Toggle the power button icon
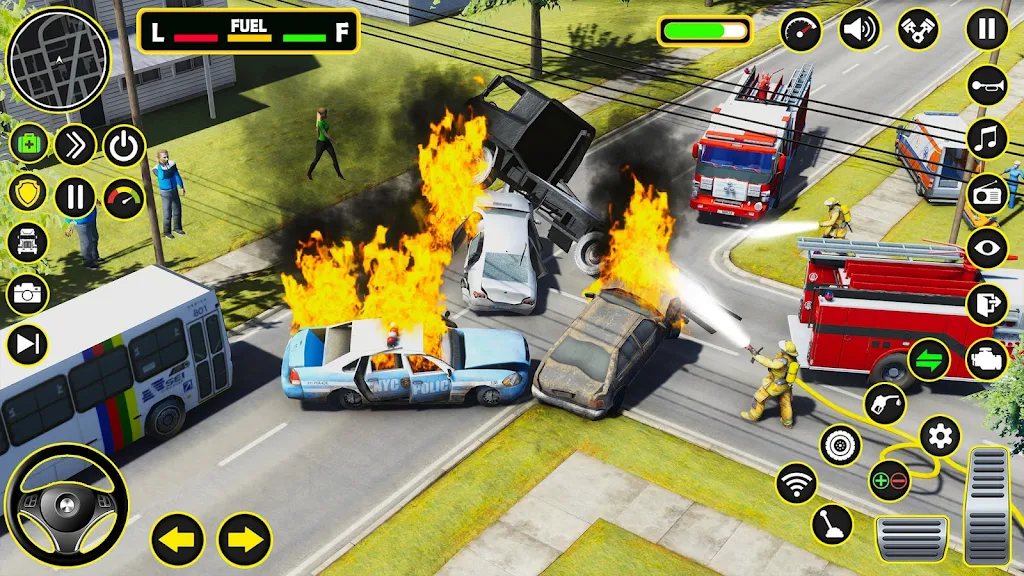 point(124,146)
